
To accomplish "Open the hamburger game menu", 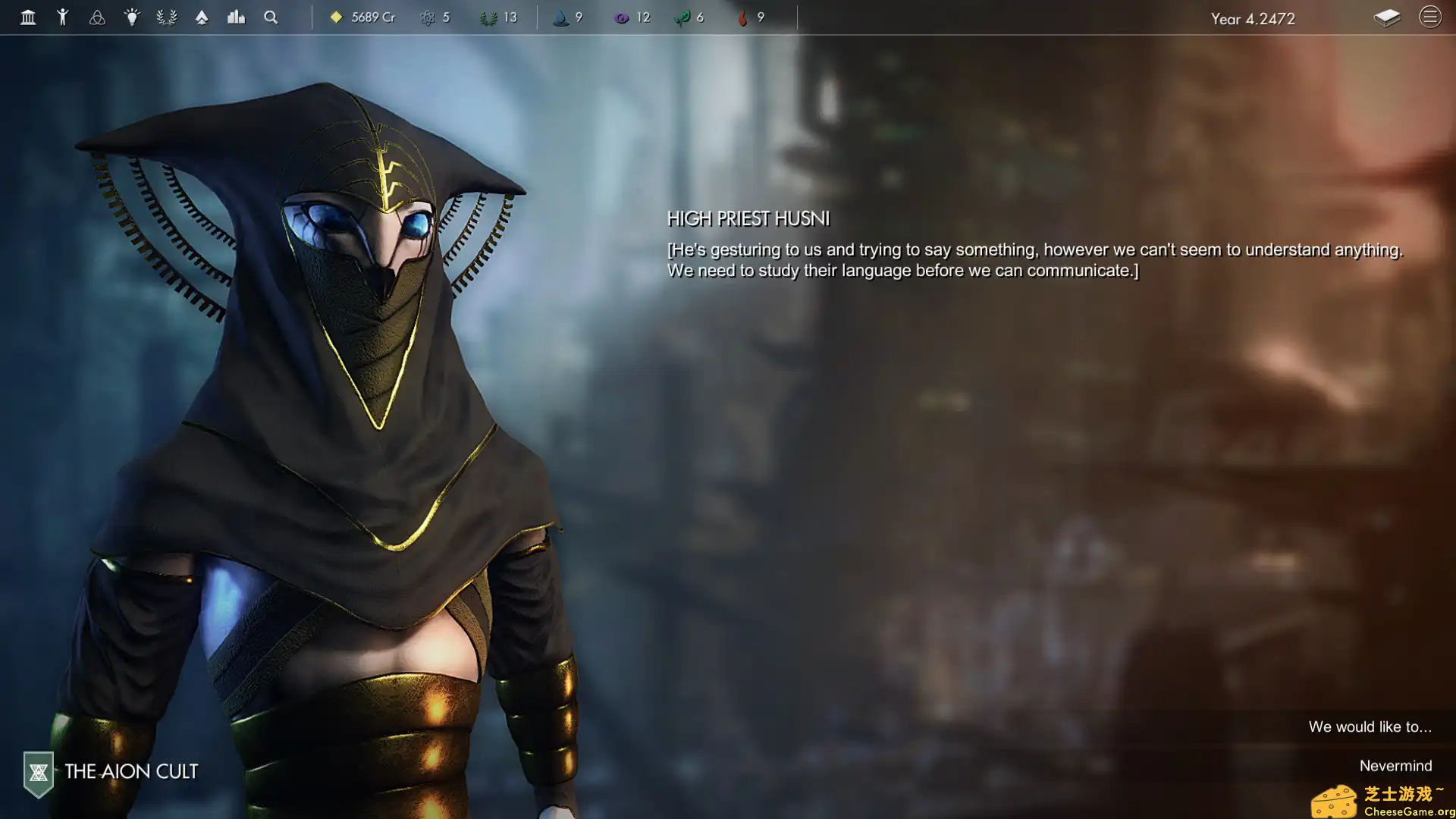I will pyautogui.click(x=1430, y=17).
